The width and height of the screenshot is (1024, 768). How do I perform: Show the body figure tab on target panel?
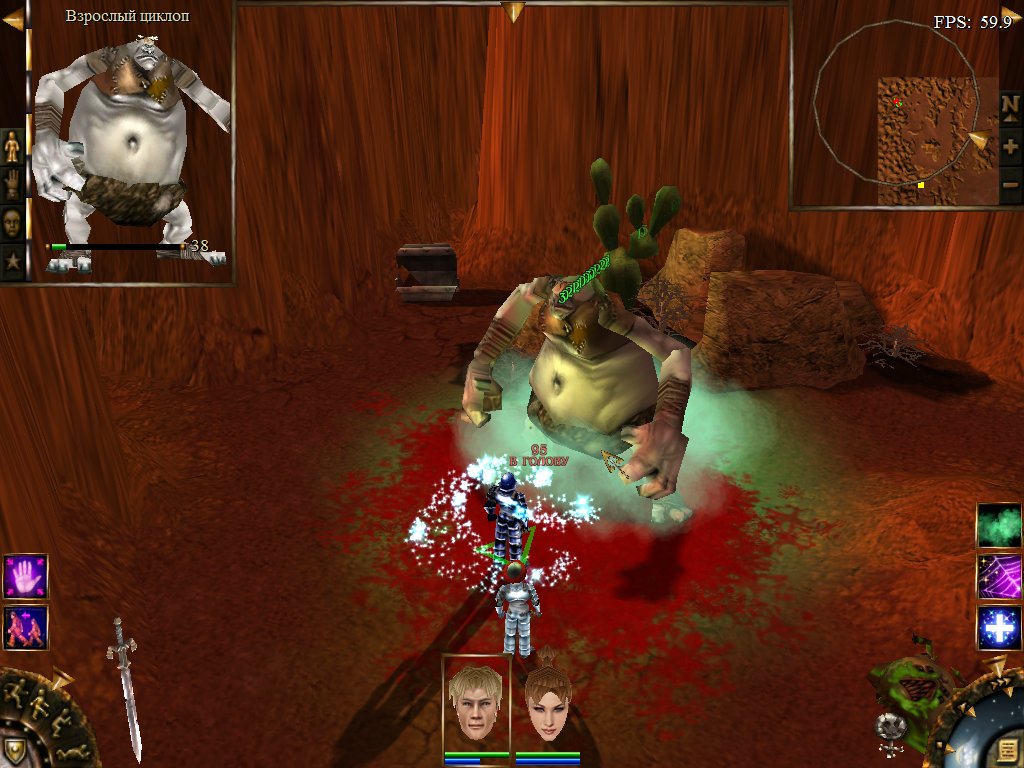pos(12,146)
